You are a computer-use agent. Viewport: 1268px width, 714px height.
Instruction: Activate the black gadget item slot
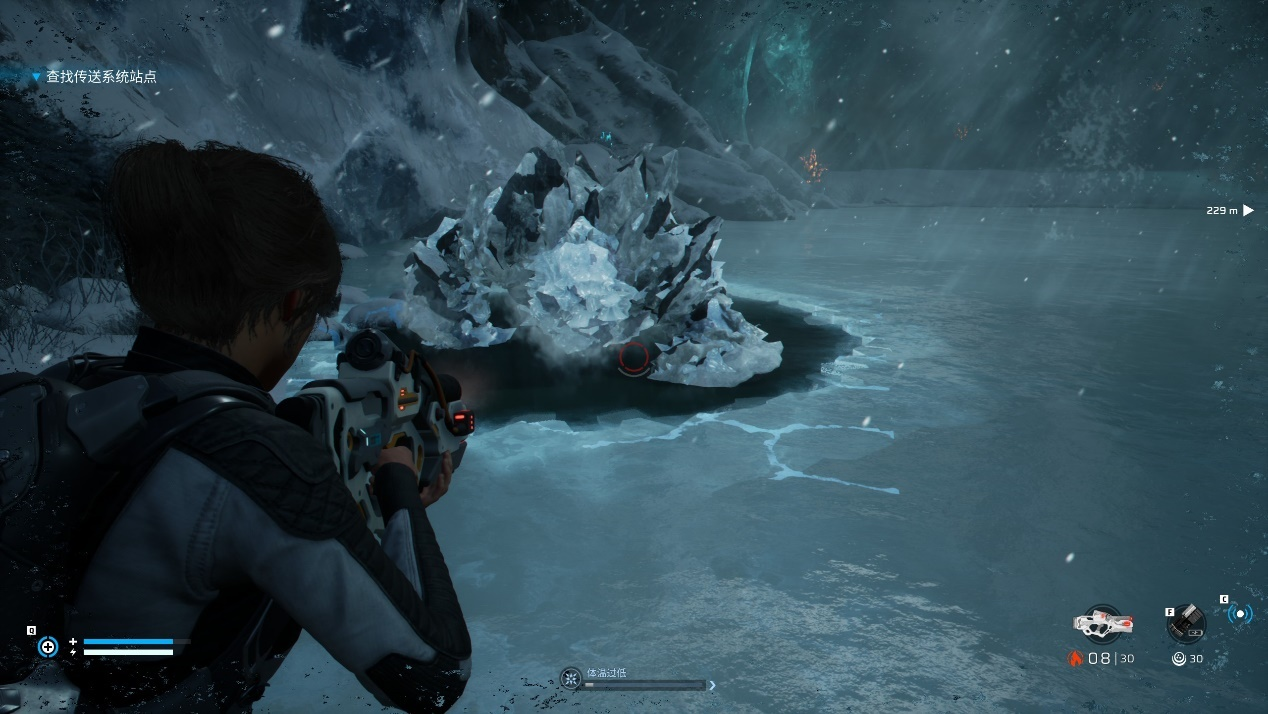coord(1187,623)
